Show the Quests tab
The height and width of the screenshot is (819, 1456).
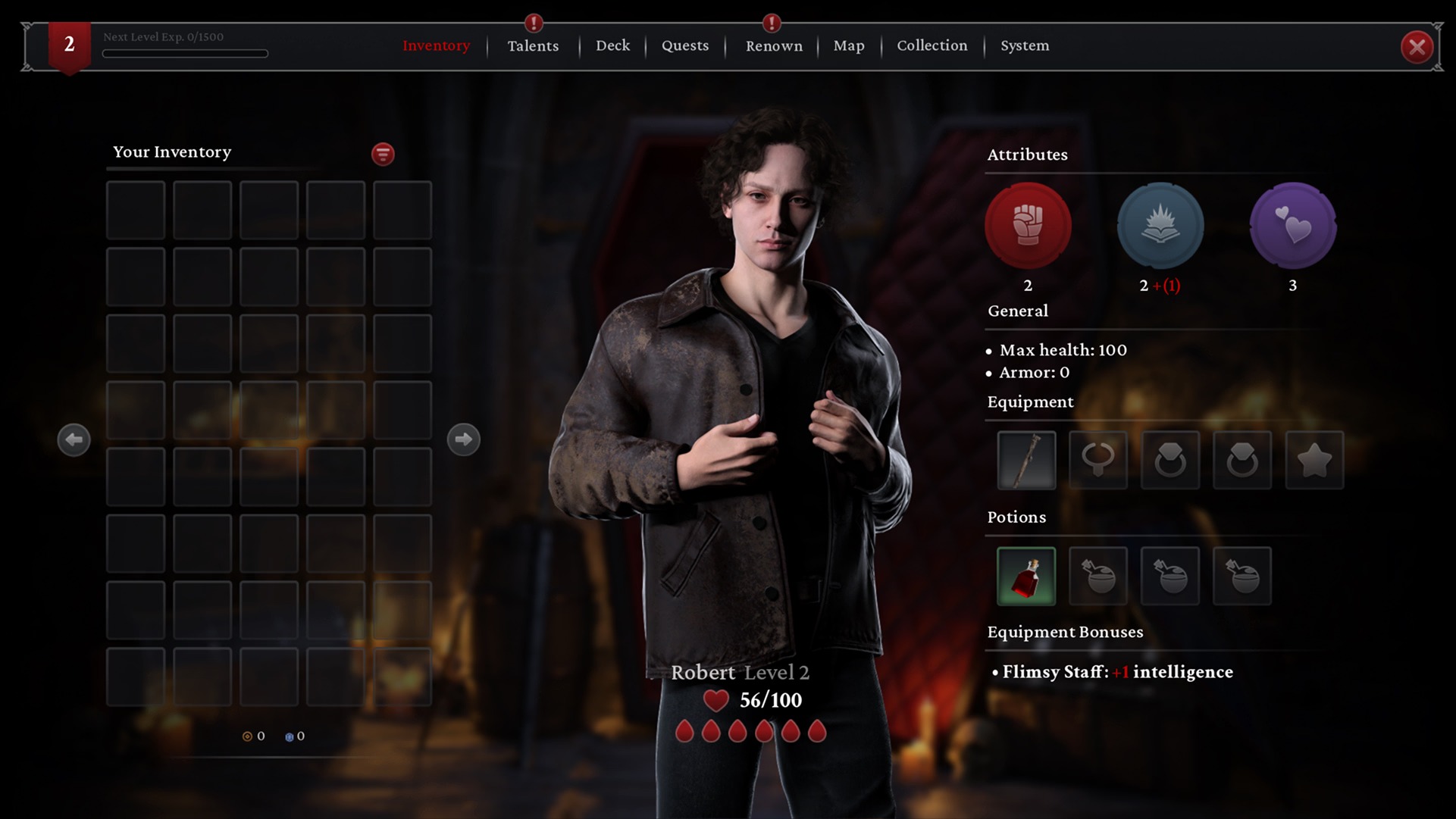coord(685,45)
